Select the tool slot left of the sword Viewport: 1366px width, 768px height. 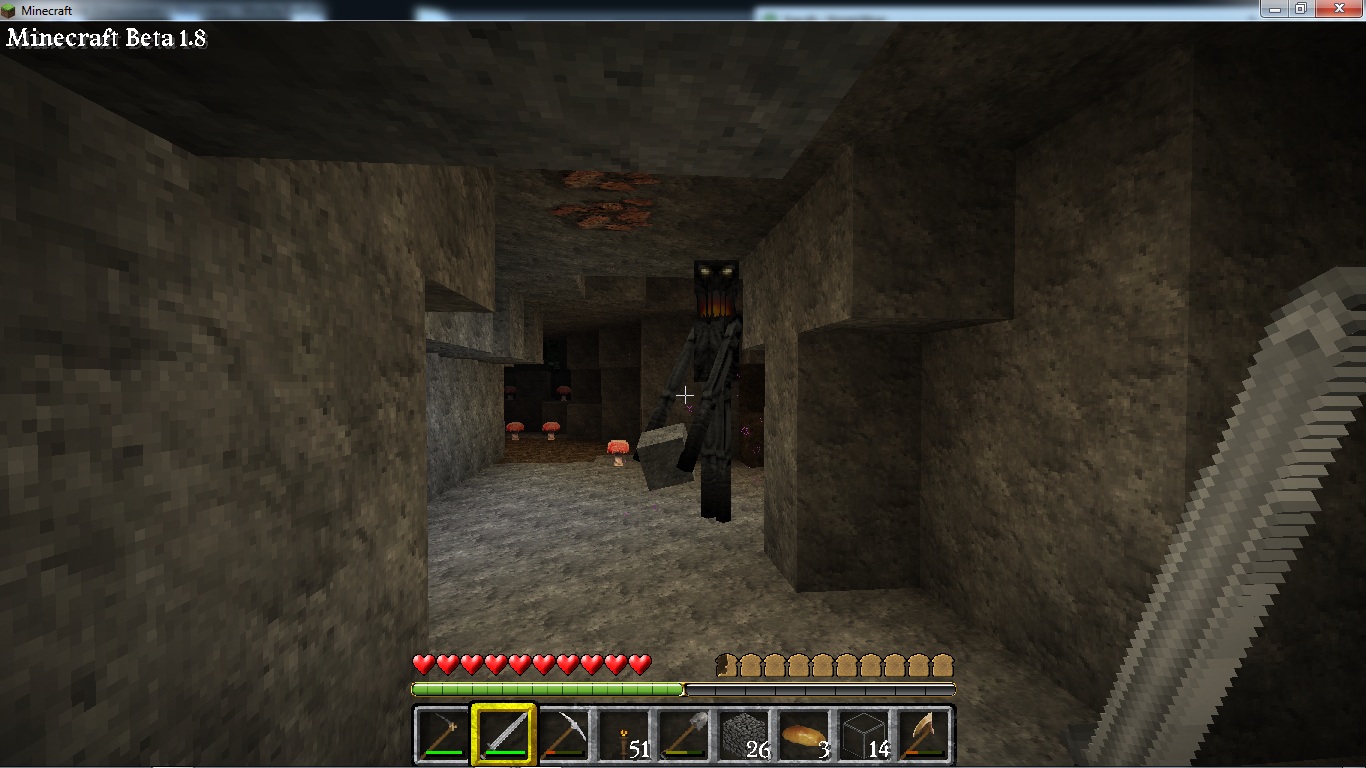(x=443, y=735)
